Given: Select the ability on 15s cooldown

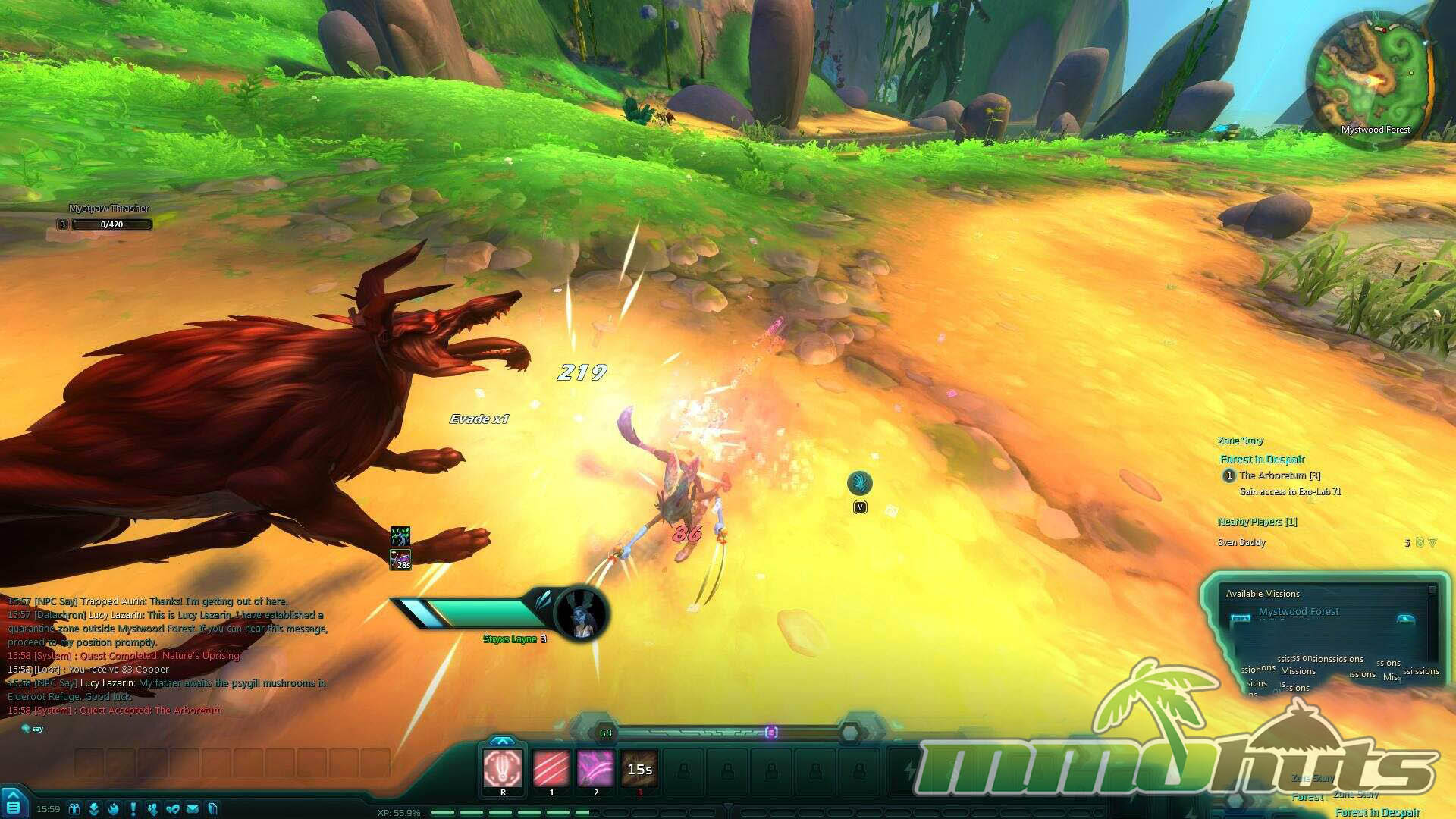Looking at the screenshot, I should pos(639,769).
